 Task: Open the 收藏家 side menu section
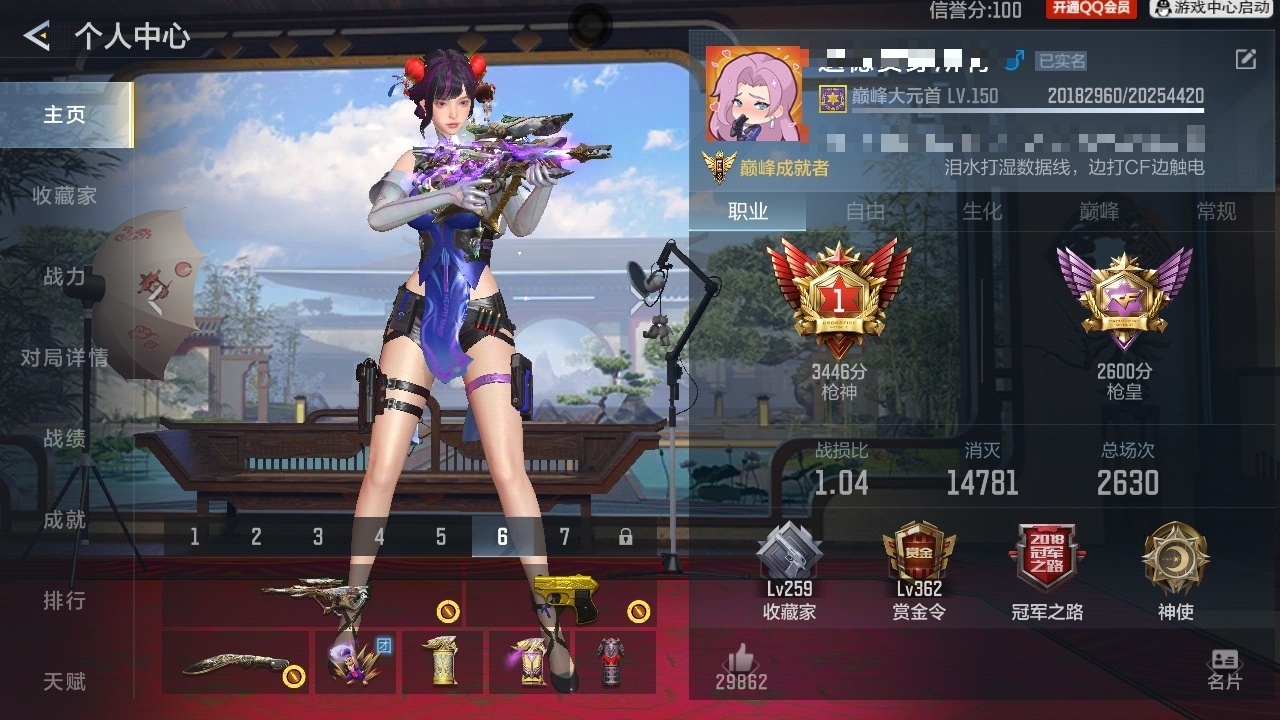[x=65, y=196]
